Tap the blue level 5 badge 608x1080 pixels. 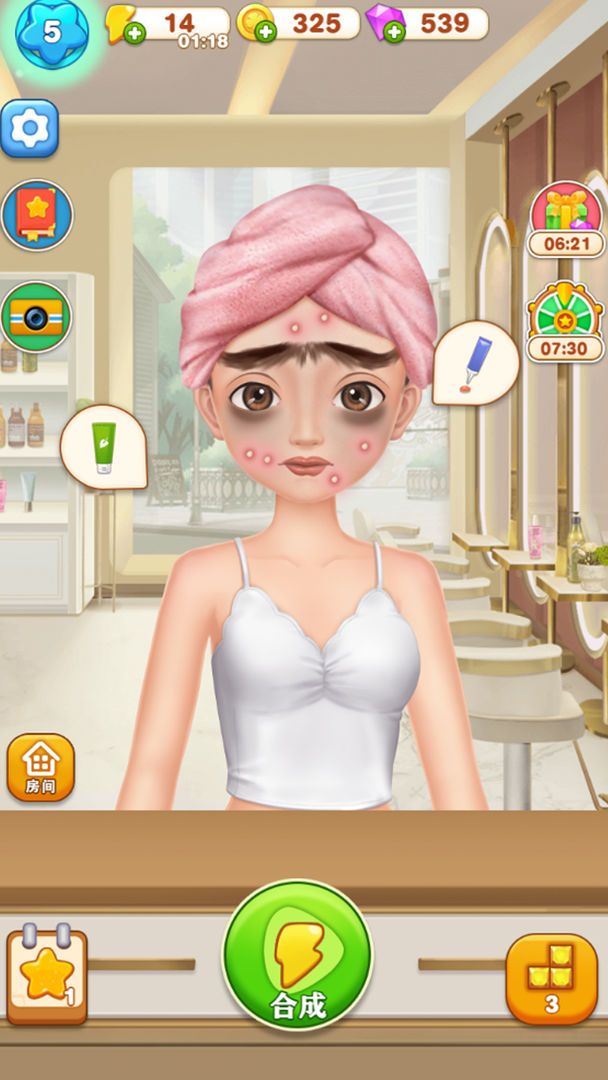click(51, 32)
